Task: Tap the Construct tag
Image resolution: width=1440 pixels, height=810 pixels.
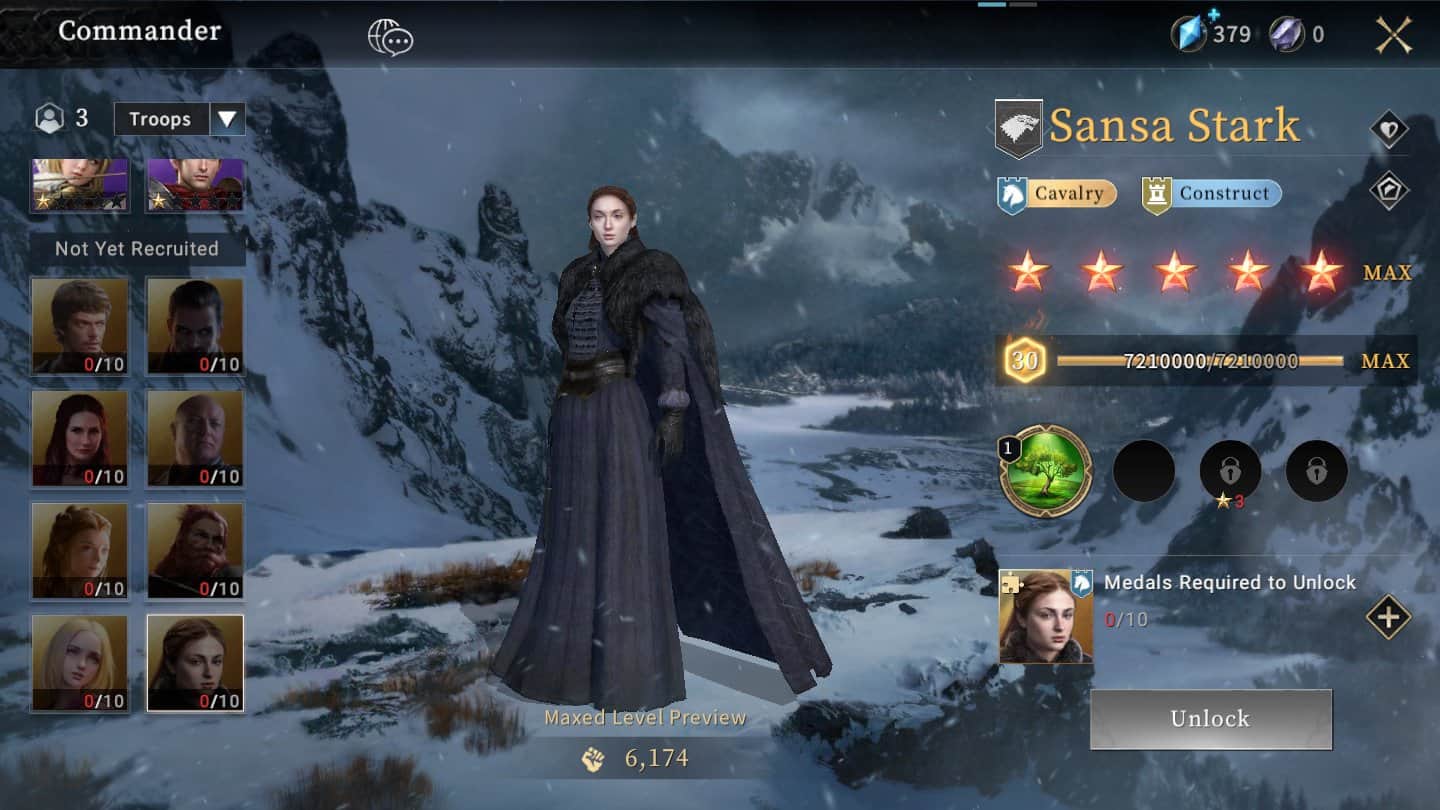Action: (1211, 194)
